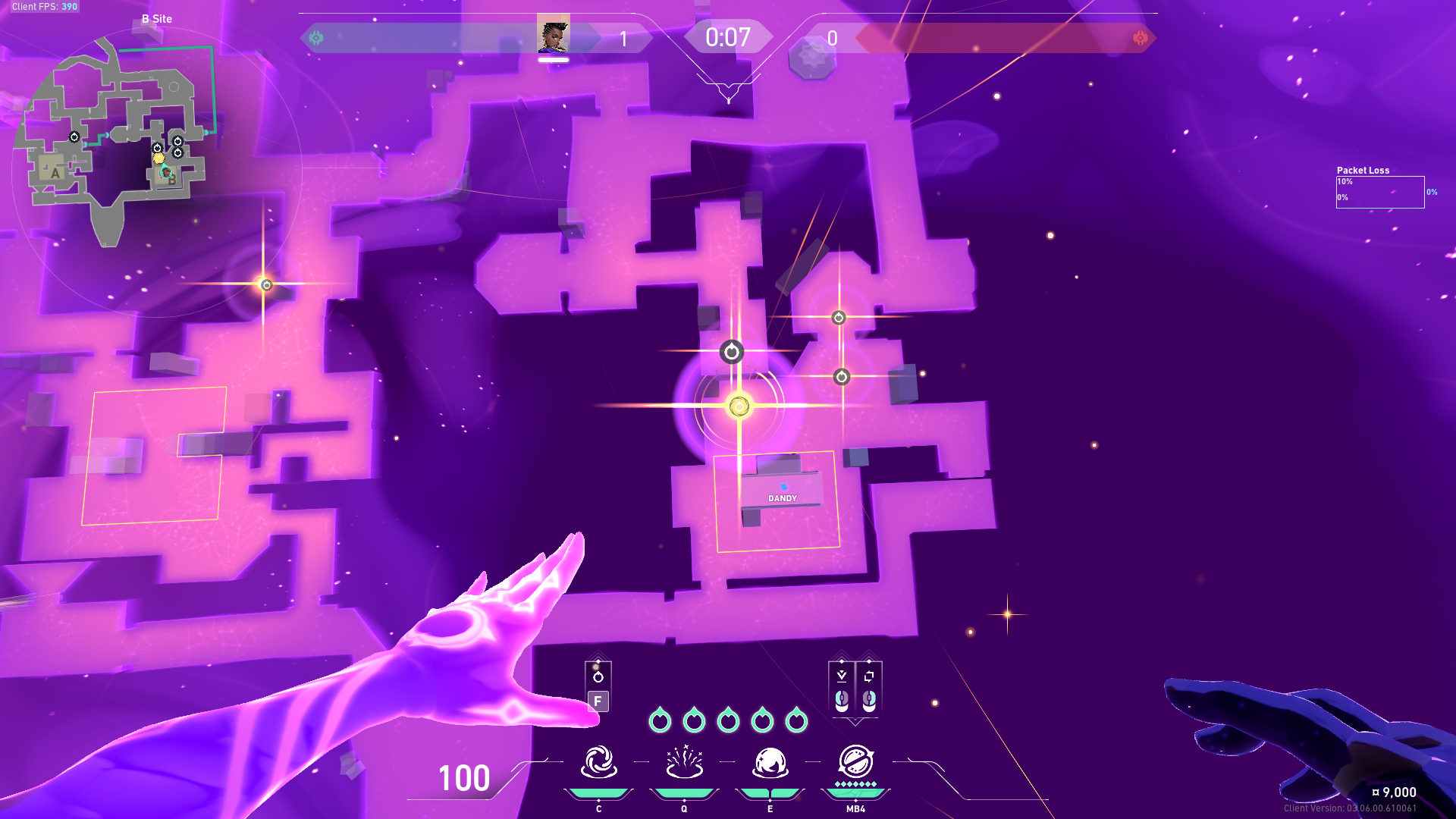Click the B Site label on the minimap
Viewport: 1456px width, 819px height.
155,18
